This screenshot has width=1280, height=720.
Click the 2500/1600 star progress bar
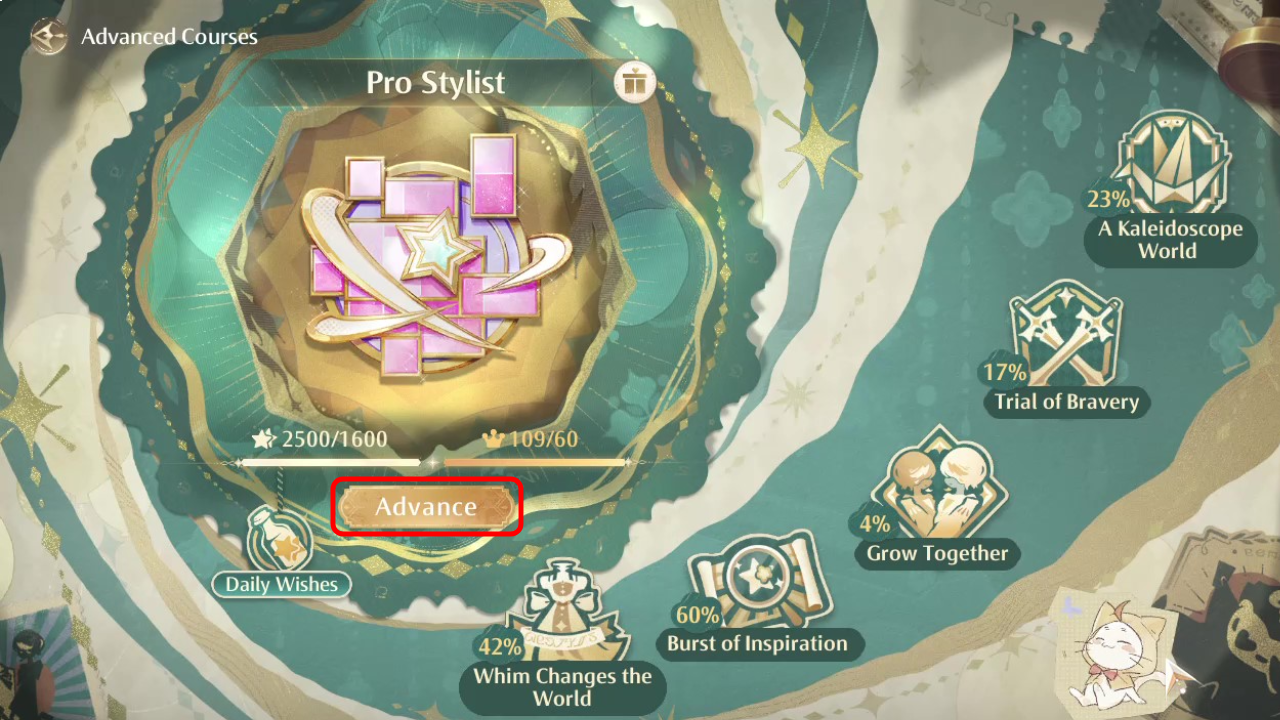coord(330,462)
